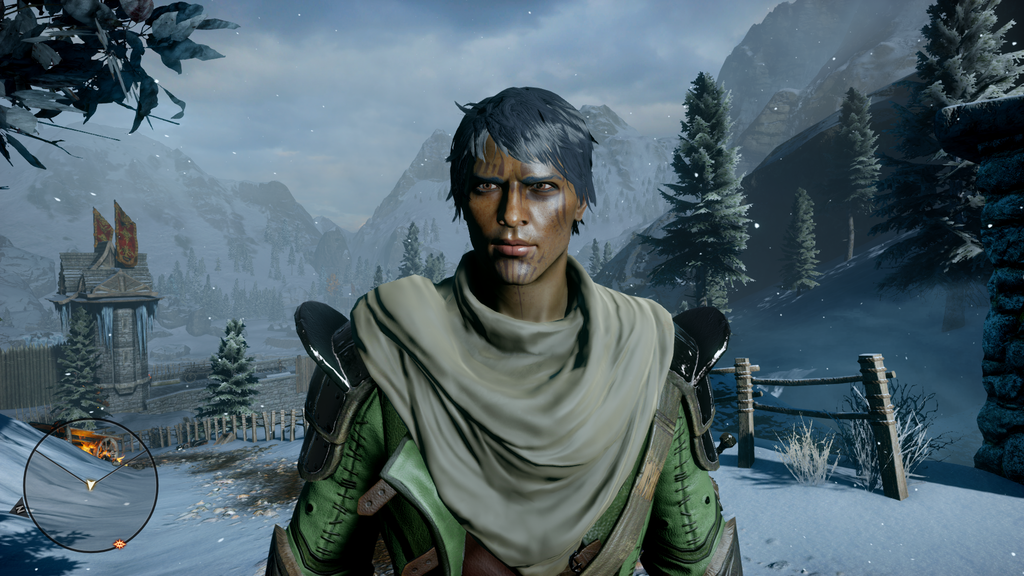Click the north indicator on the radar

19,508
